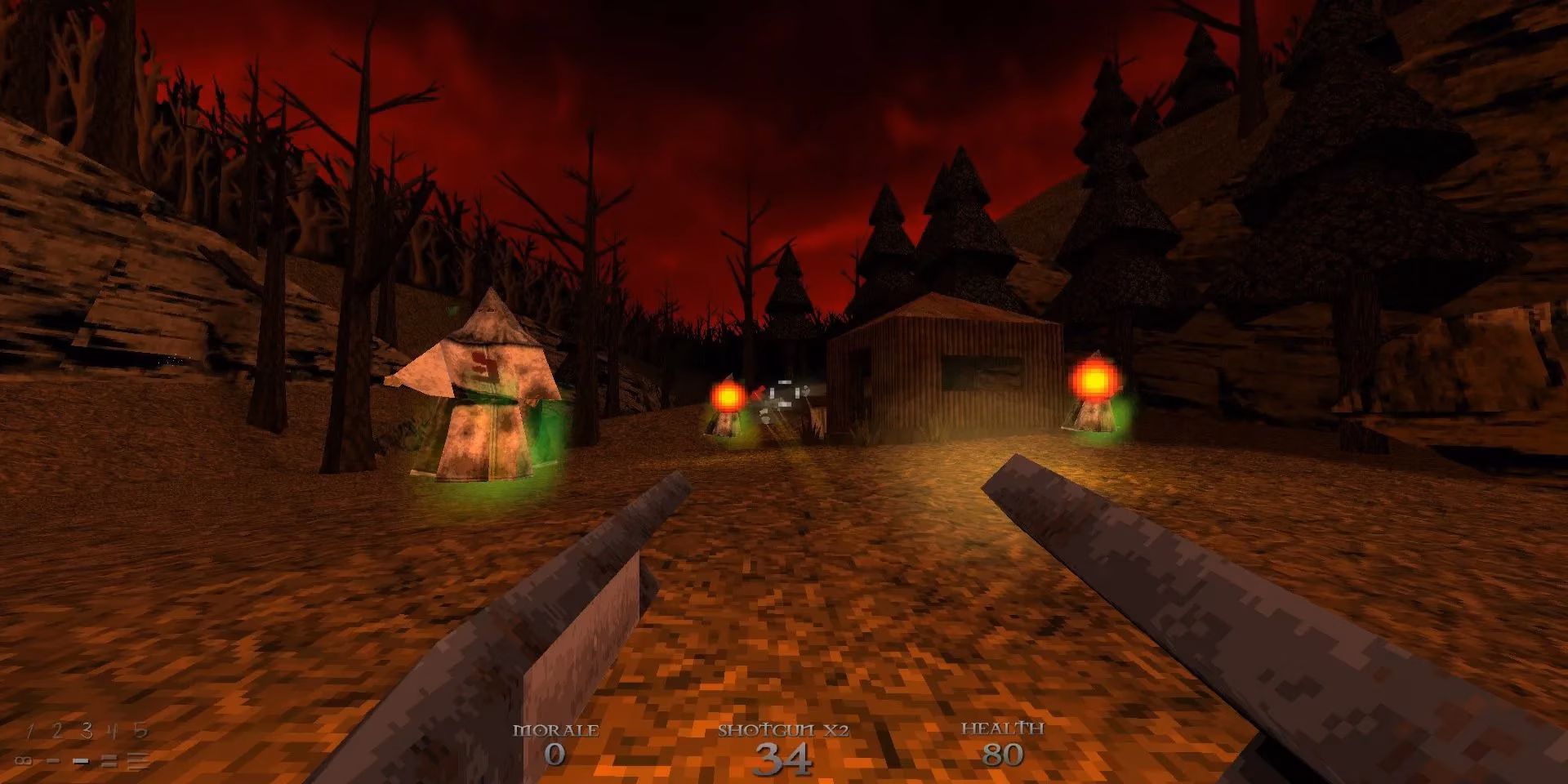The height and width of the screenshot is (784, 1568).
Task: Click the stacked ammo bars under slot 5
Action: click(x=136, y=762)
